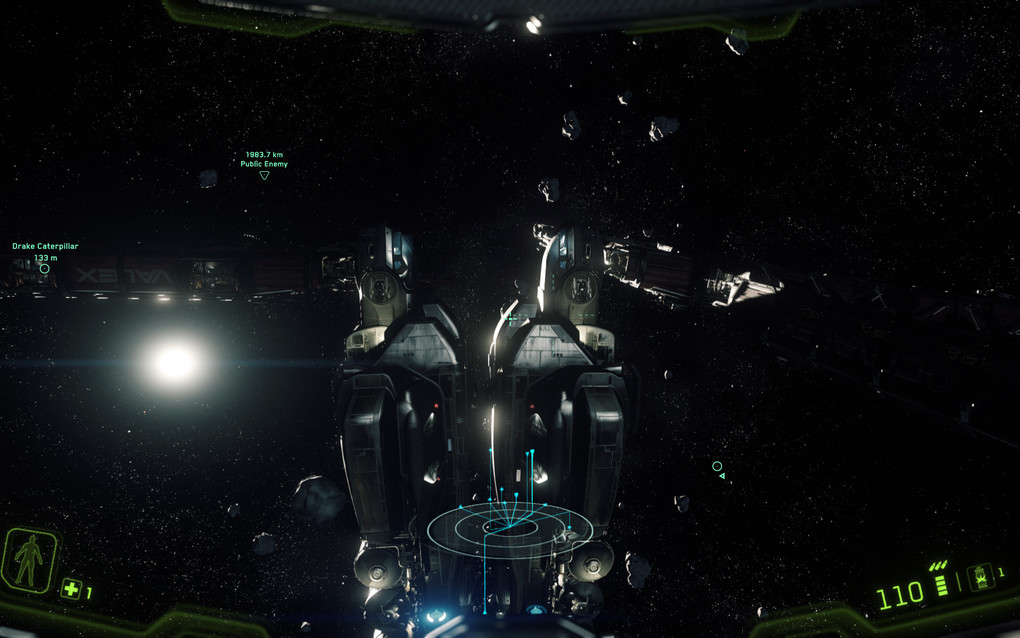This screenshot has width=1020, height=638.
Task: Select the Public Enemy target marker
Action: 264,175
